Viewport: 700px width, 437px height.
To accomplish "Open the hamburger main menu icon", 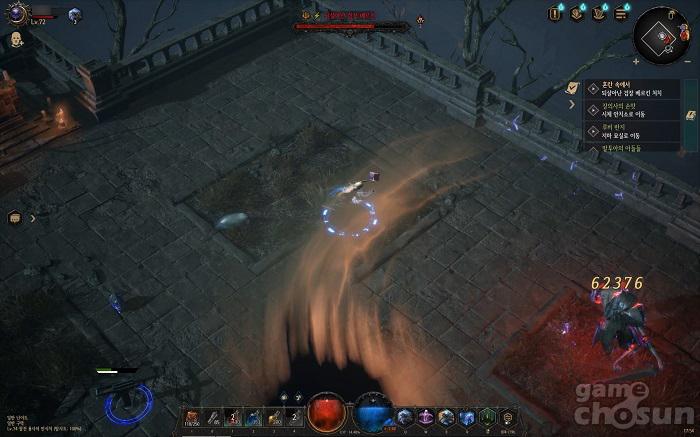I will (621, 13).
